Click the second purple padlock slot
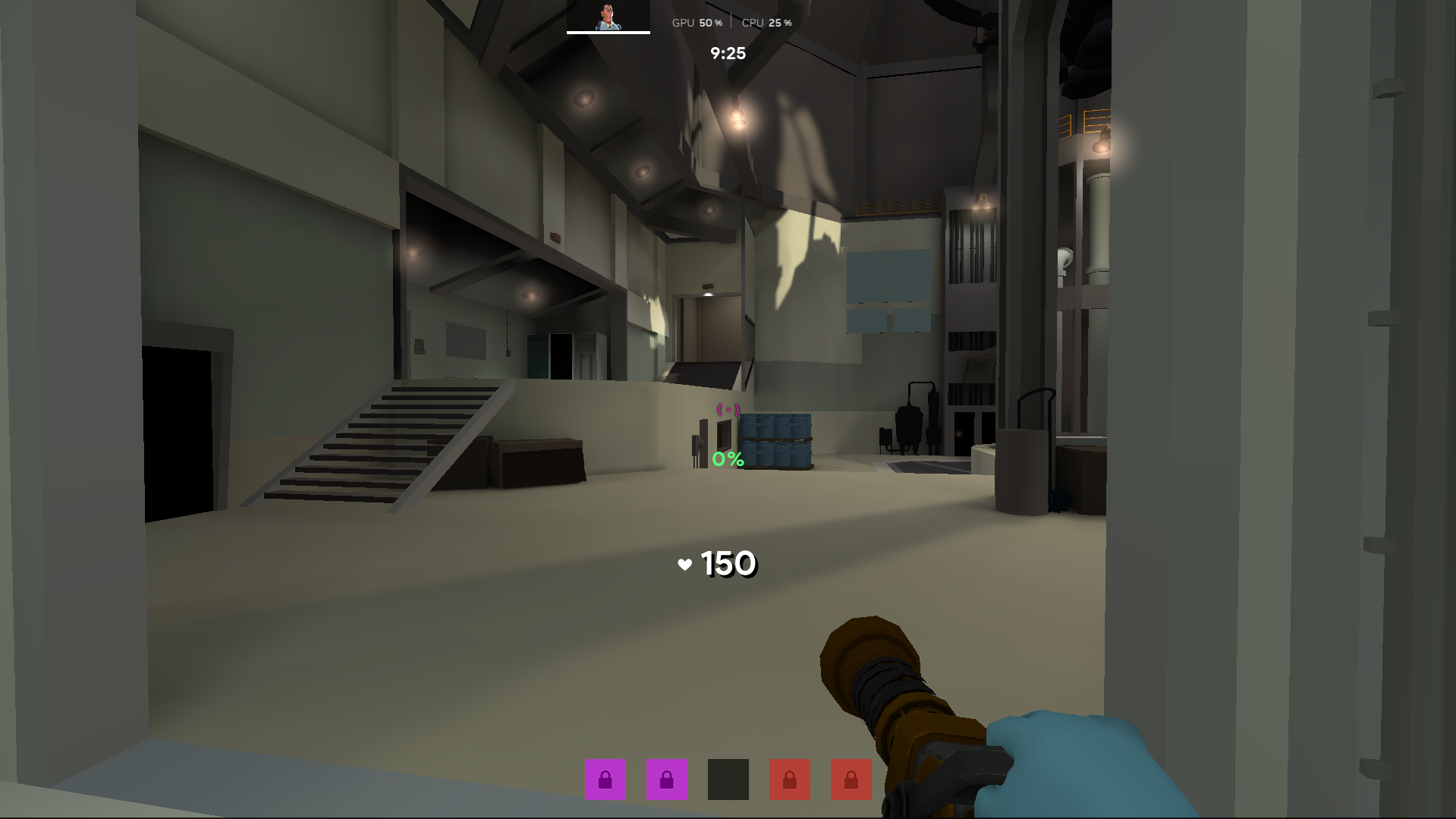Screen dimensions: 1456x819 point(665,780)
